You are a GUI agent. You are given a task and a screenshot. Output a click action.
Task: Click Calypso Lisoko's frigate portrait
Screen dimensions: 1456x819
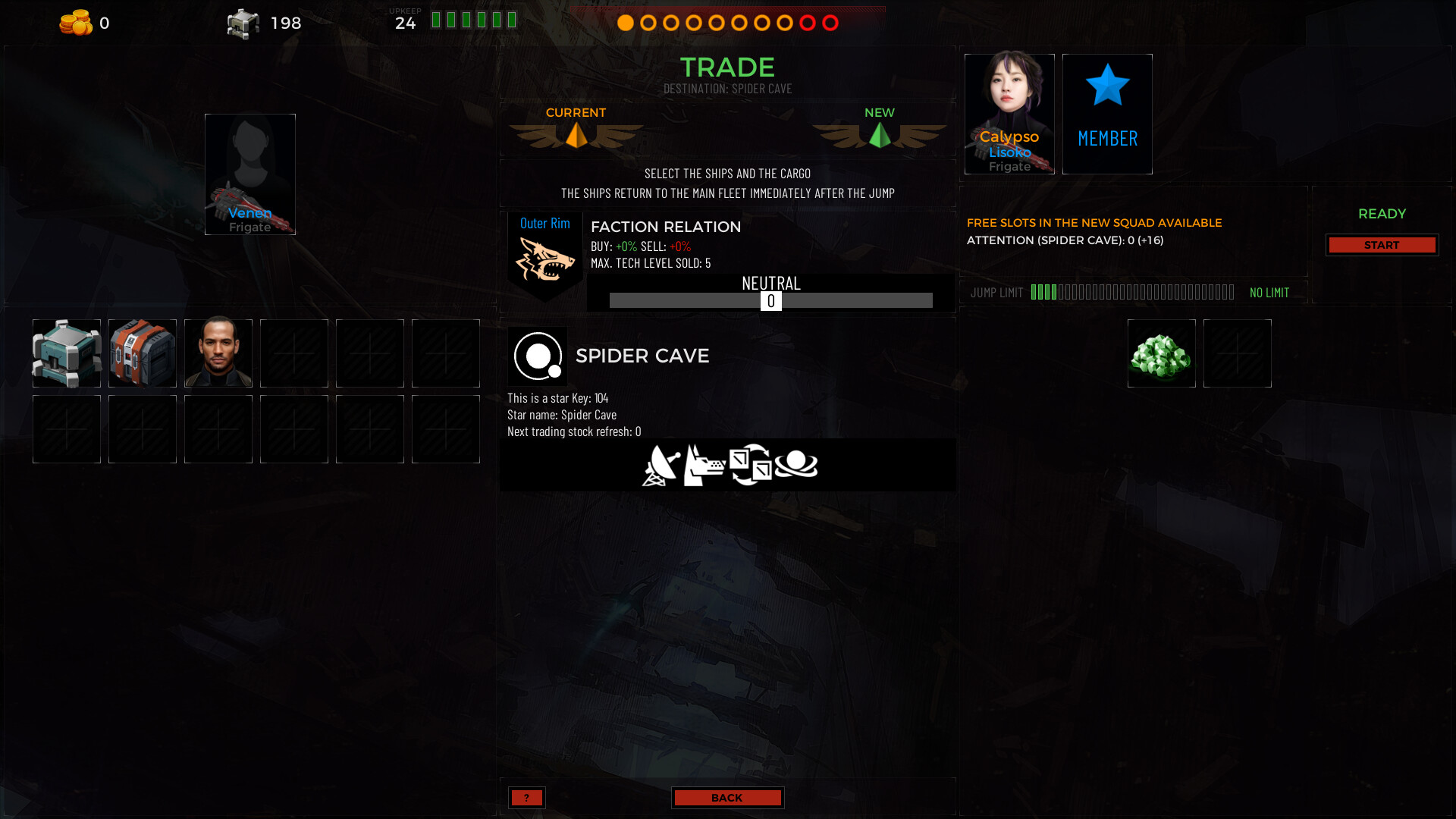click(x=1009, y=114)
